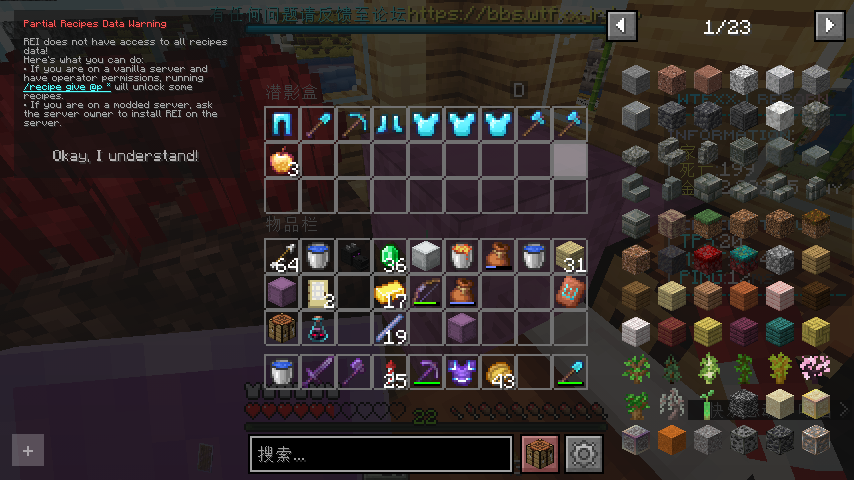Dismiss warning with "Okay, I understand!"
Viewport: 854px width, 480px height.
125,156
